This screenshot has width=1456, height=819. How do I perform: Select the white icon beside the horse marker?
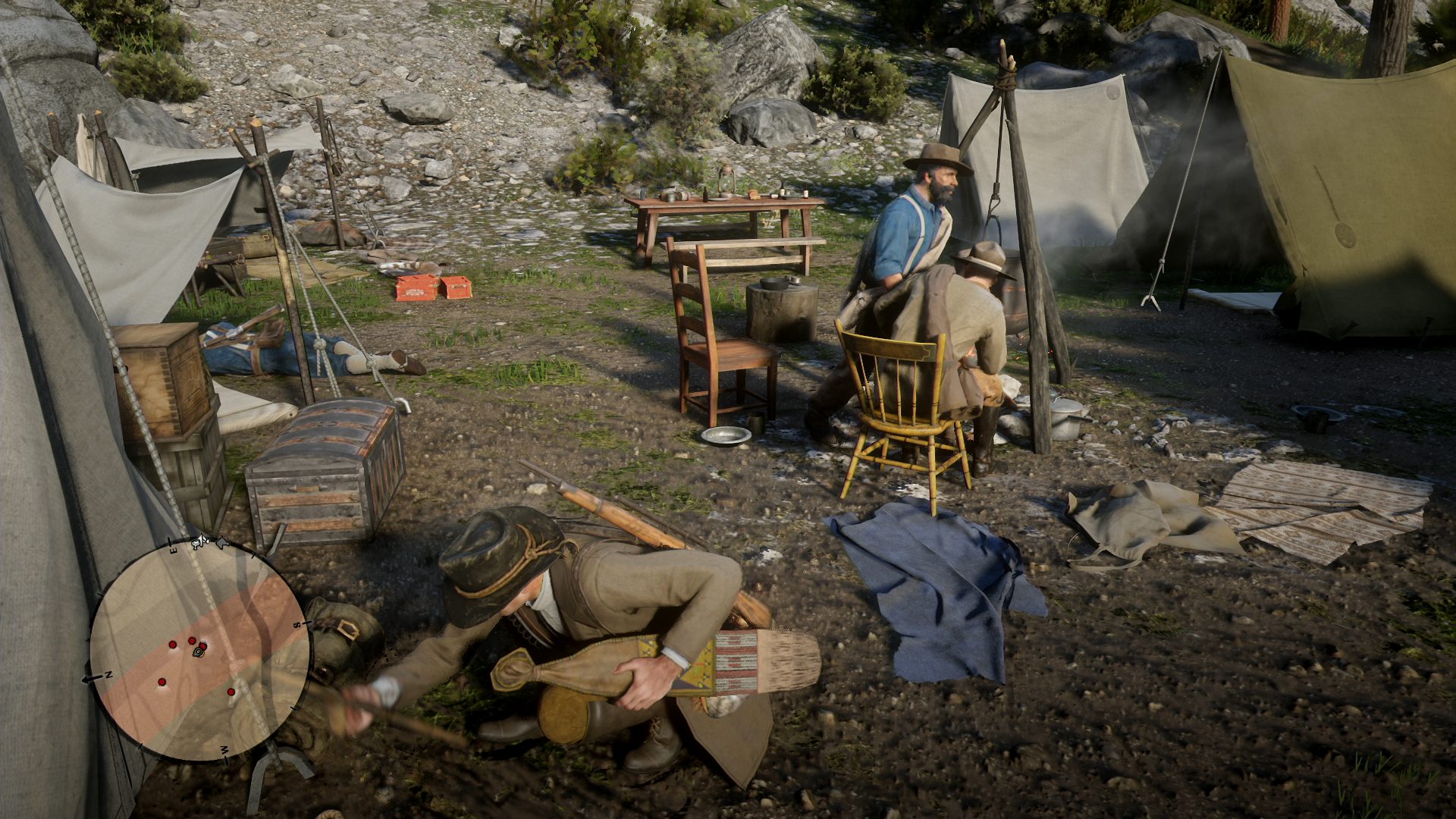[201, 541]
